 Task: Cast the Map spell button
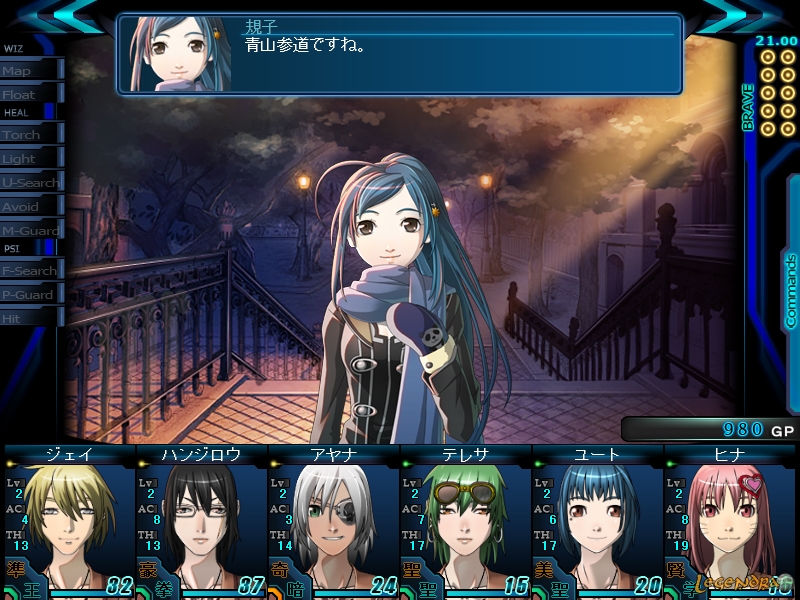tap(30, 71)
